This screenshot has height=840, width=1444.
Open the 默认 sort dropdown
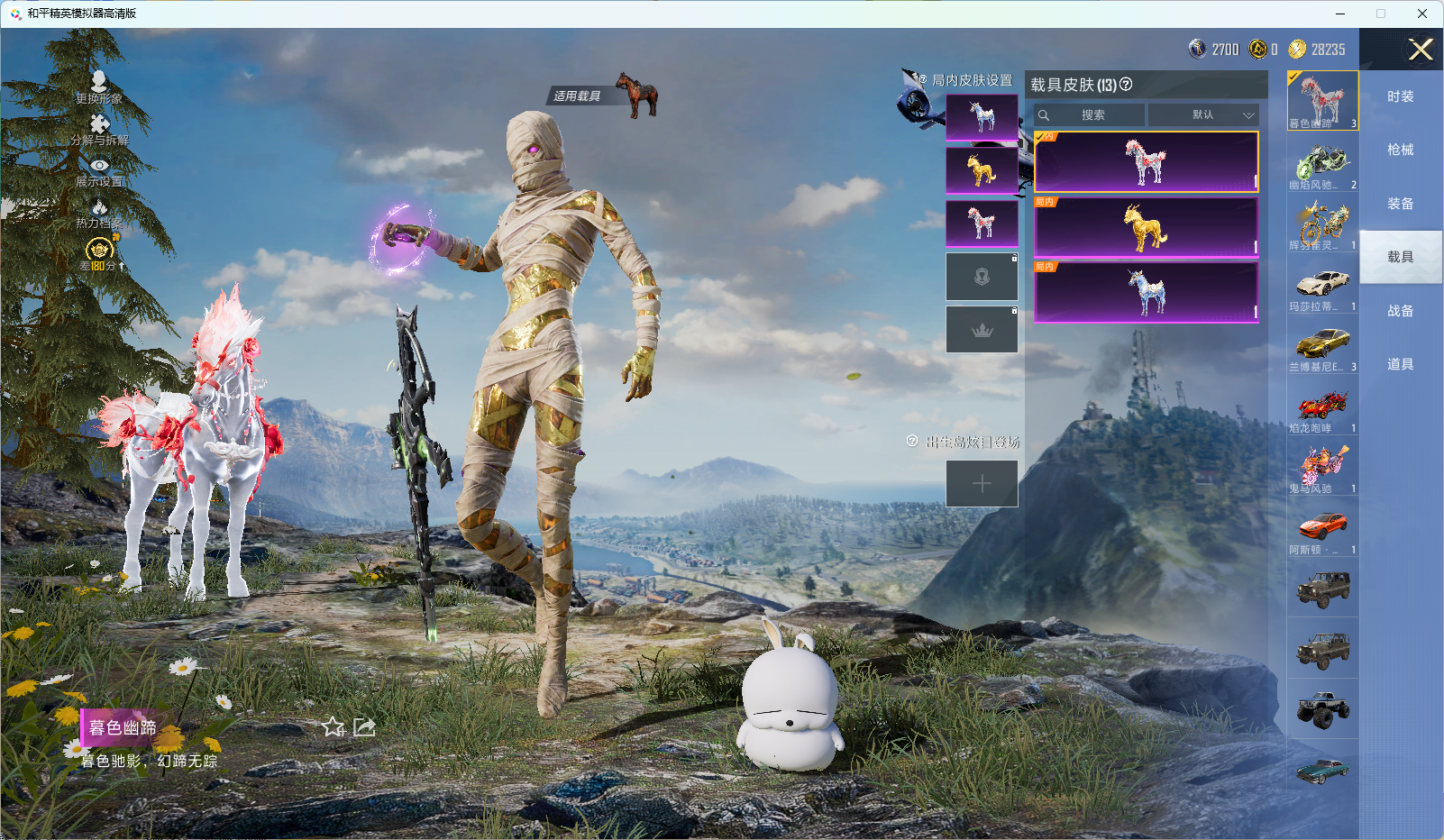1203,115
